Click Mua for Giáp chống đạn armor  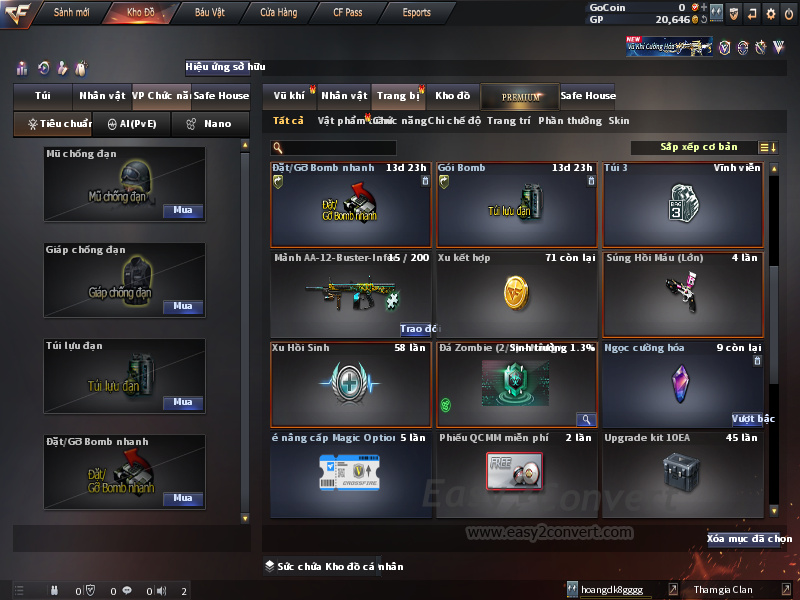click(x=182, y=306)
